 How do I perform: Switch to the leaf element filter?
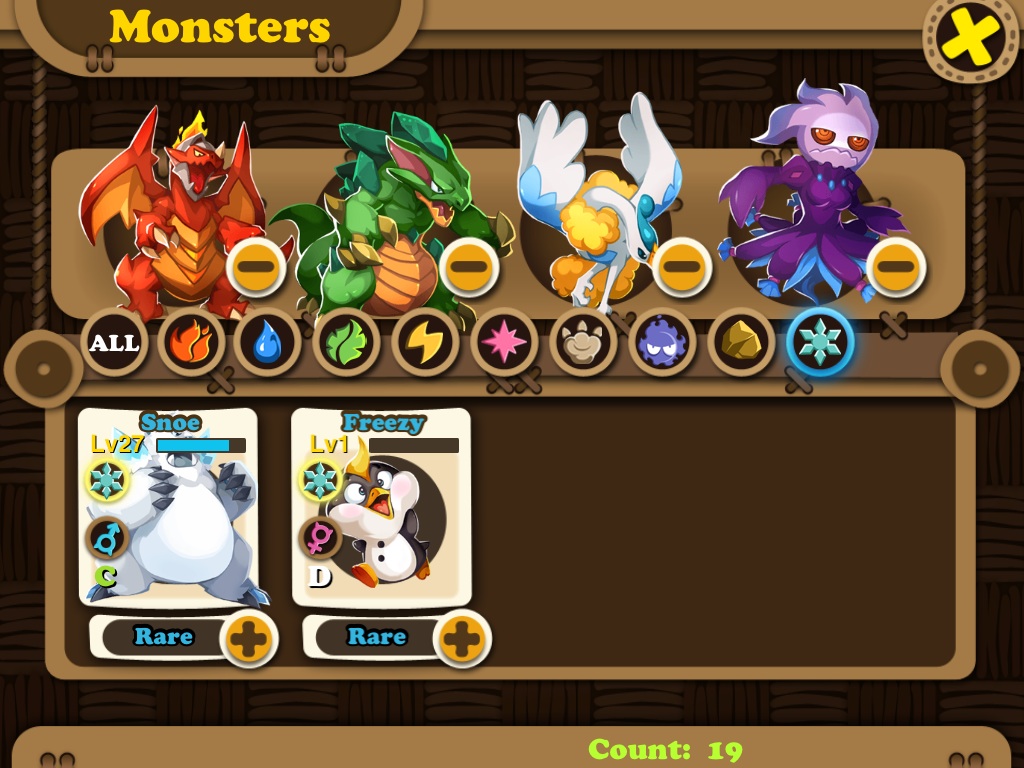pyautogui.click(x=346, y=343)
